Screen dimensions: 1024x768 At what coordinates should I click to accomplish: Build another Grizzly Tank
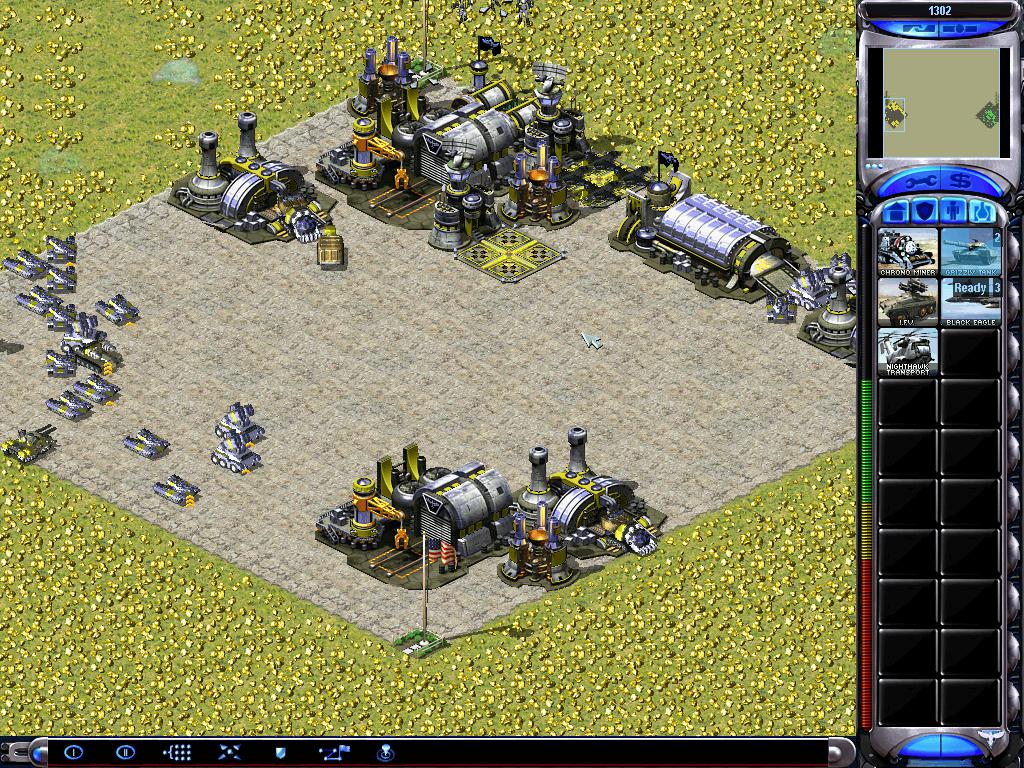pos(970,252)
